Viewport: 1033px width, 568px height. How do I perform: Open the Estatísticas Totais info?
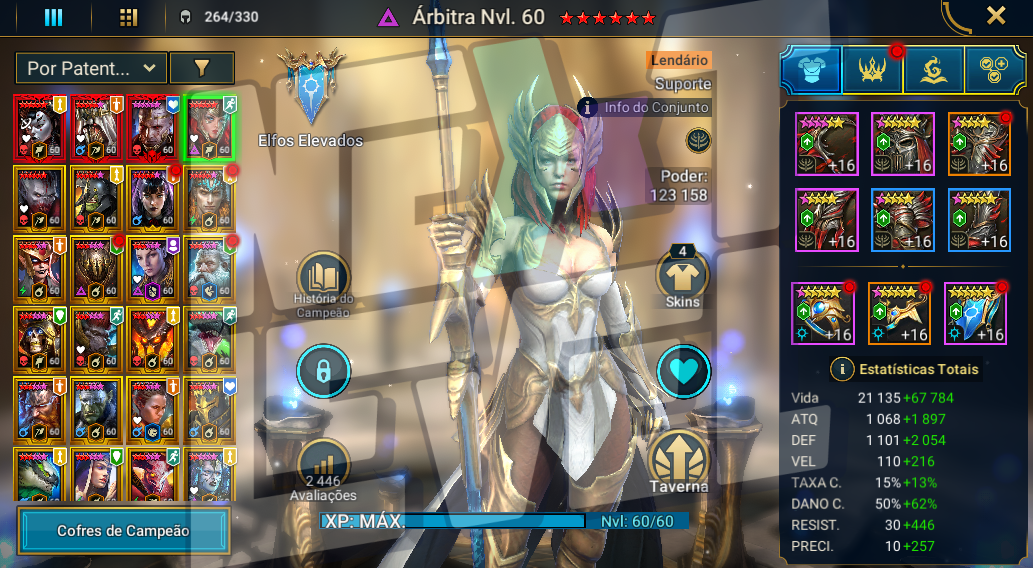(x=843, y=369)
